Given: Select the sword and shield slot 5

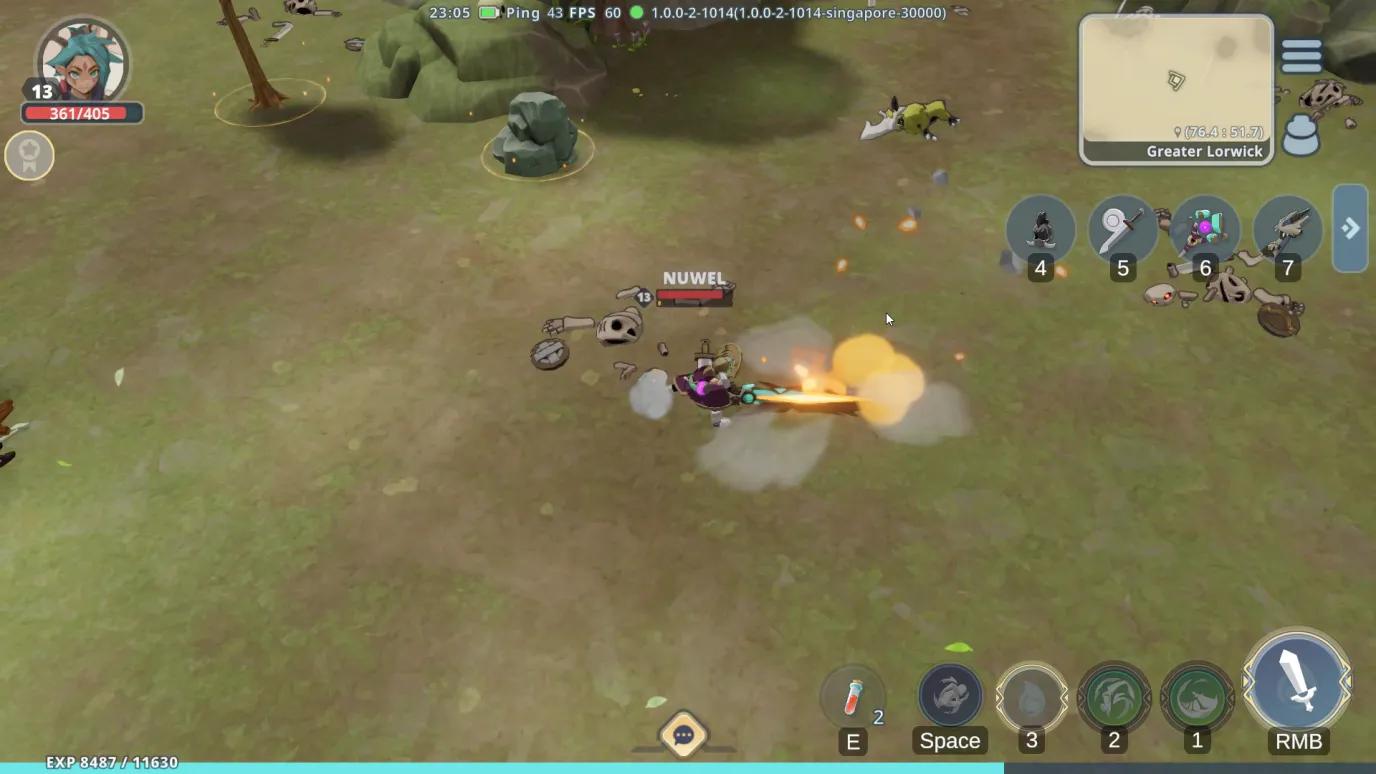Looking at the screenshot, I should click(1123, 231).
